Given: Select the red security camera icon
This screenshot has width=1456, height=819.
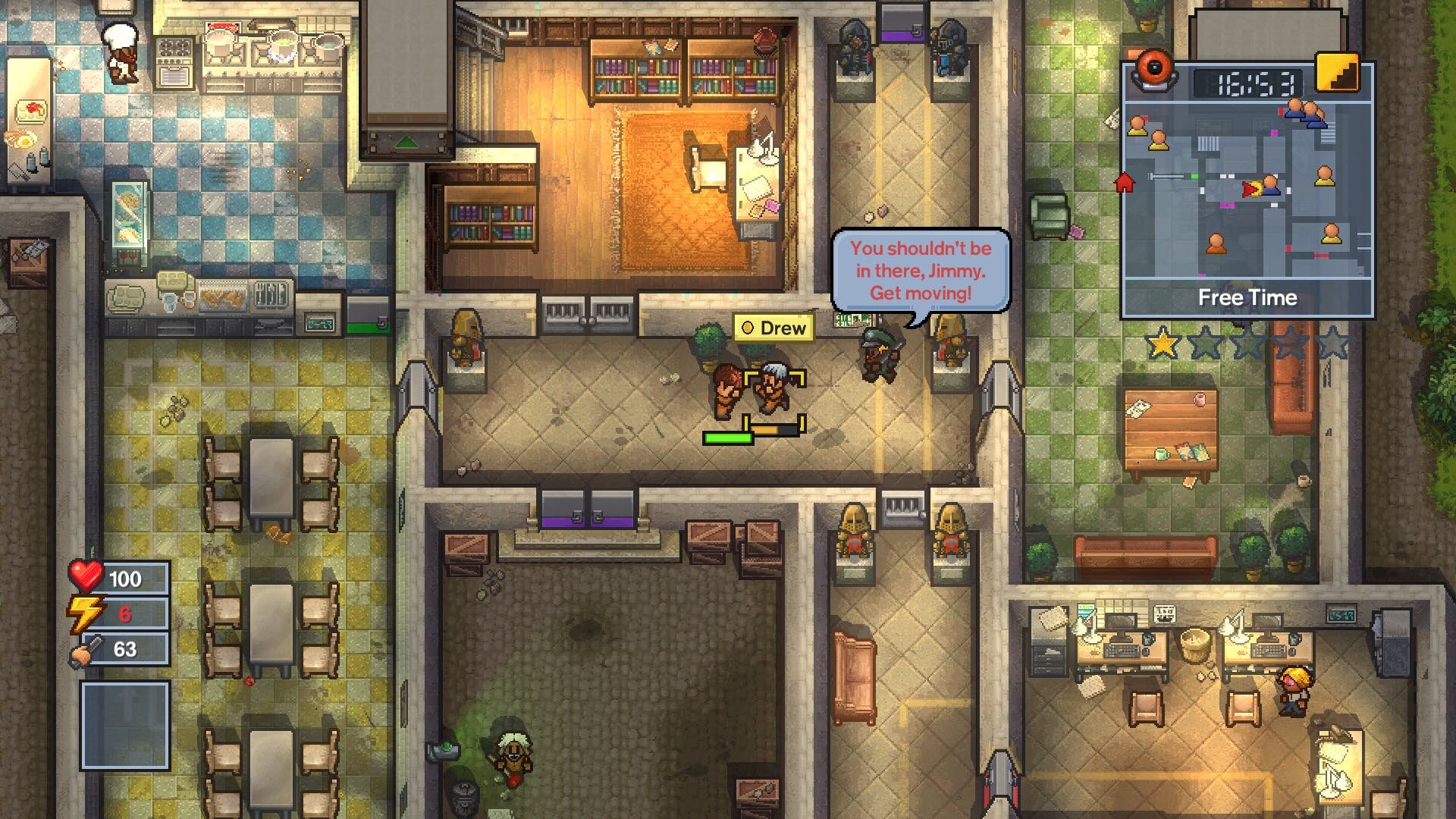Looking at the screenshot, I should pos(1153,71).
